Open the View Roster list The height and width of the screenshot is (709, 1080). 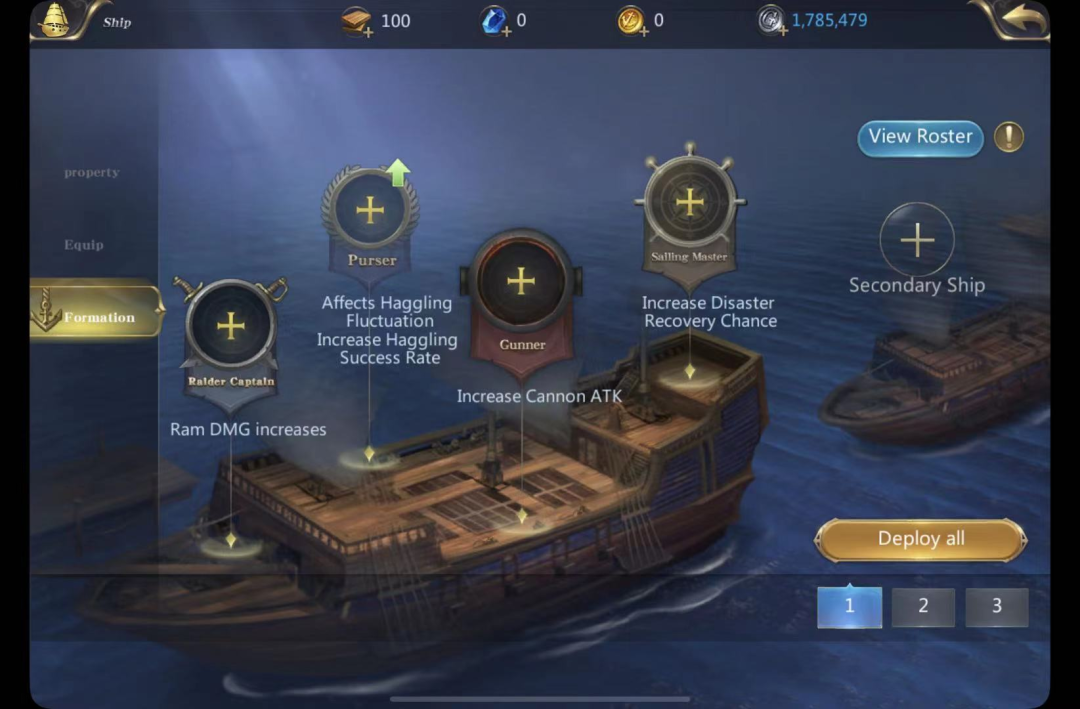click(x=920, y=137)
